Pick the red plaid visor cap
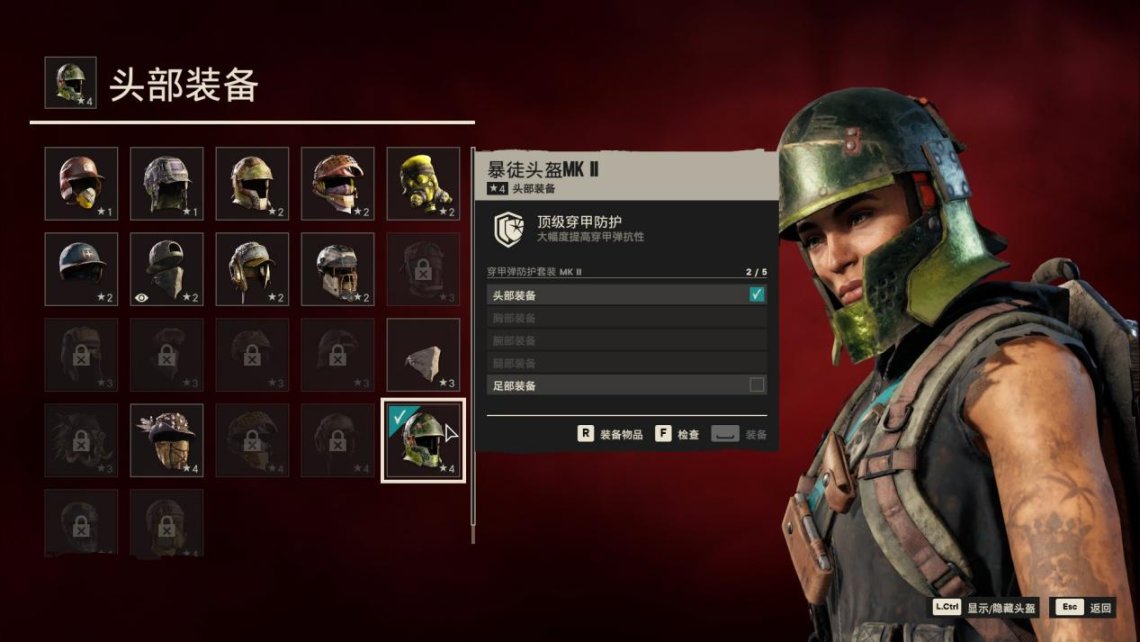1140x642 pixels. click(338, 184)
